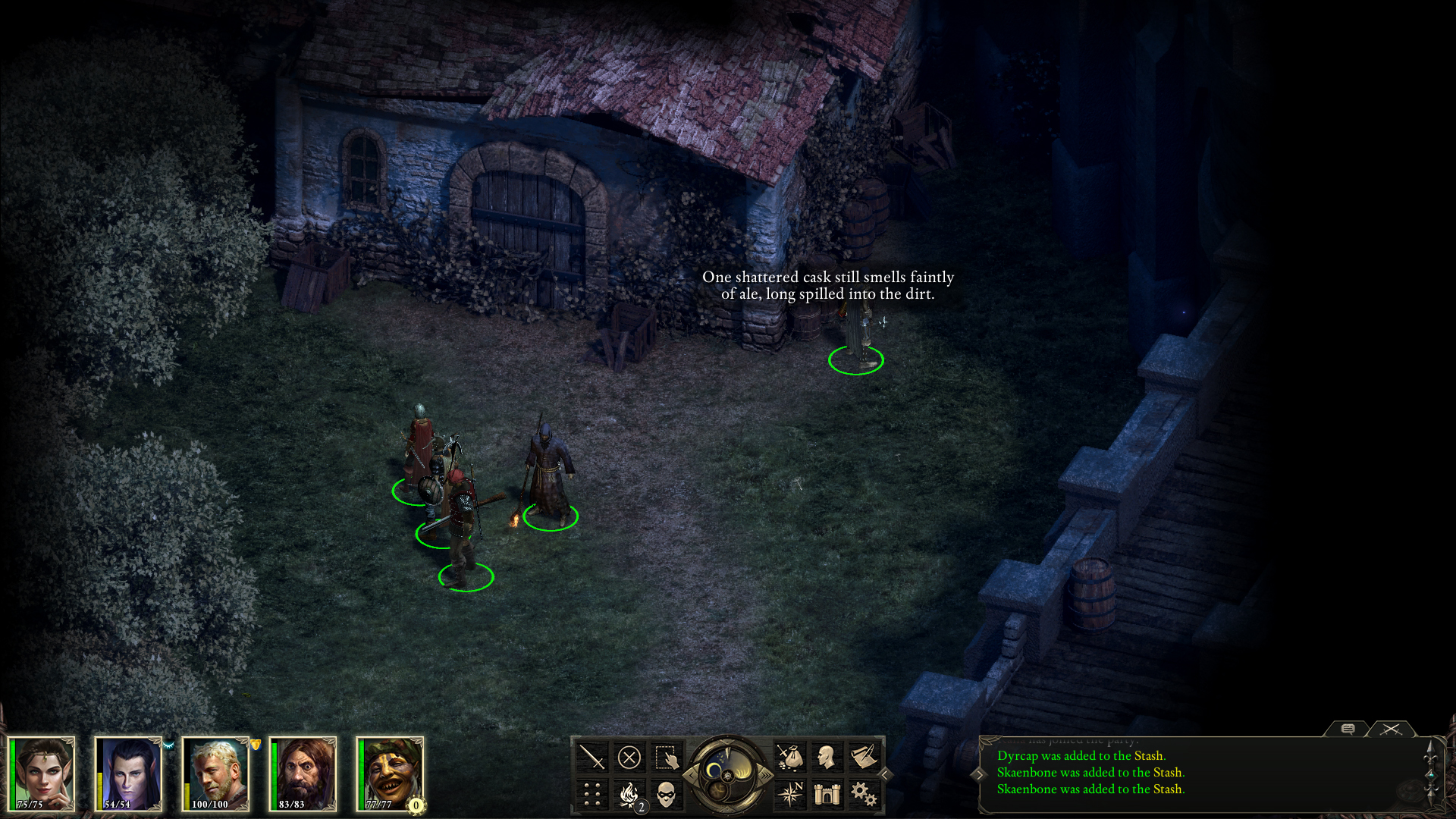Switch to the crossed-swords combat log tab
1456x819 pixels.
[1391, 729]
